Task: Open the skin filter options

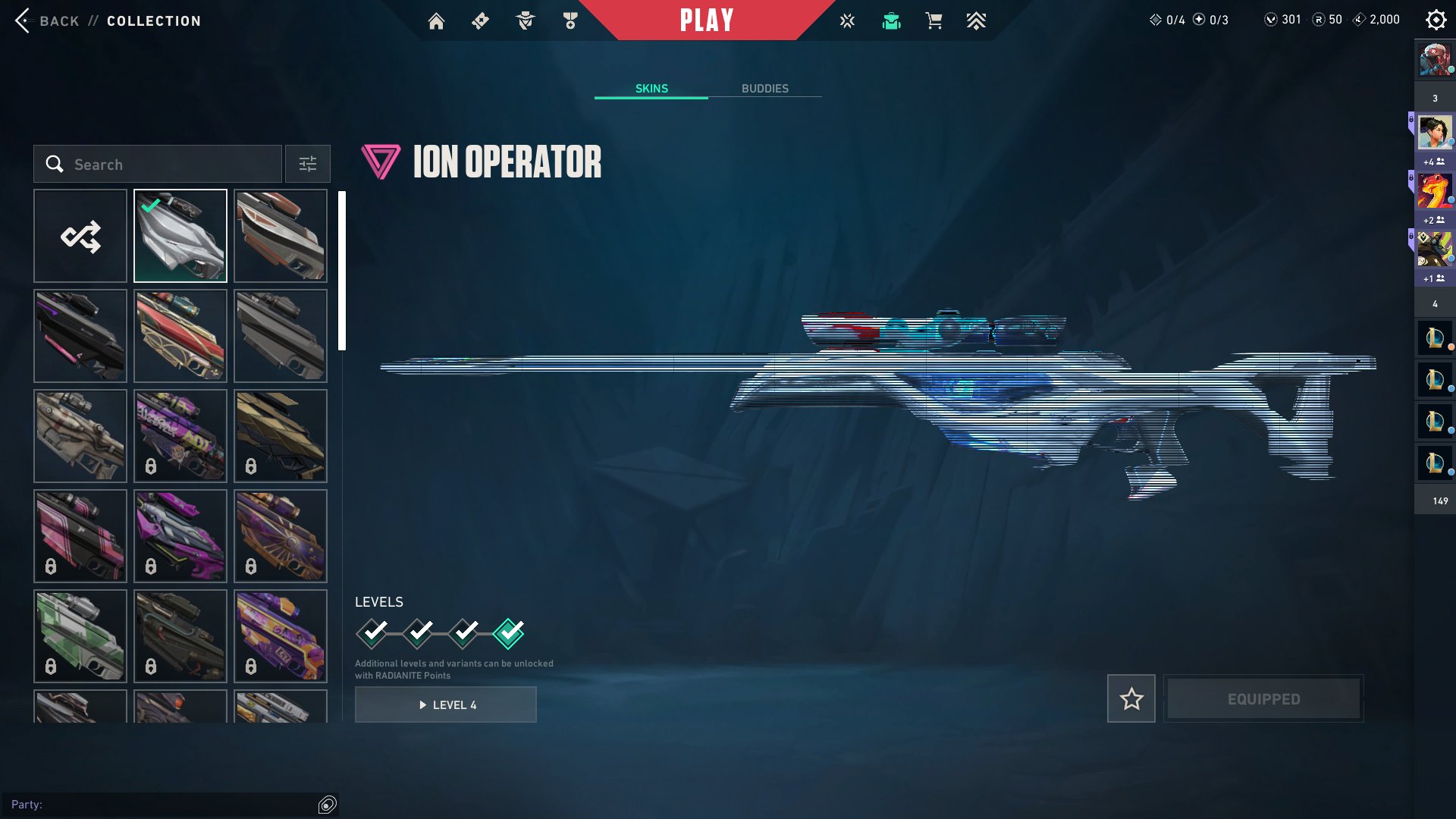Action: click(x=307, y=165)
